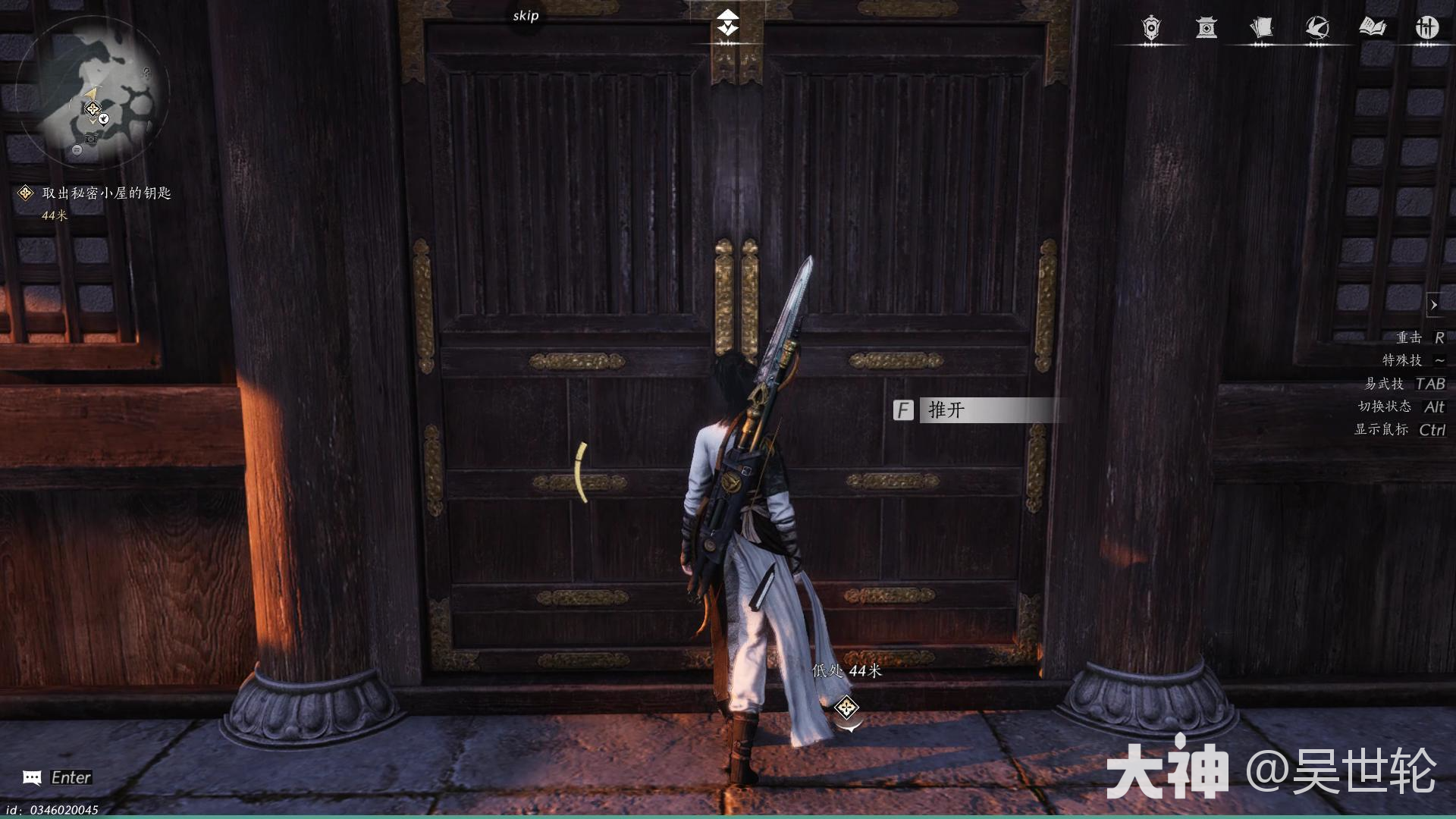The height and width of the screenshot is (819, 1456).
Task: Open the pavilion shrine menu icon
Action: pyautogui.click(x=1207, y=28)
